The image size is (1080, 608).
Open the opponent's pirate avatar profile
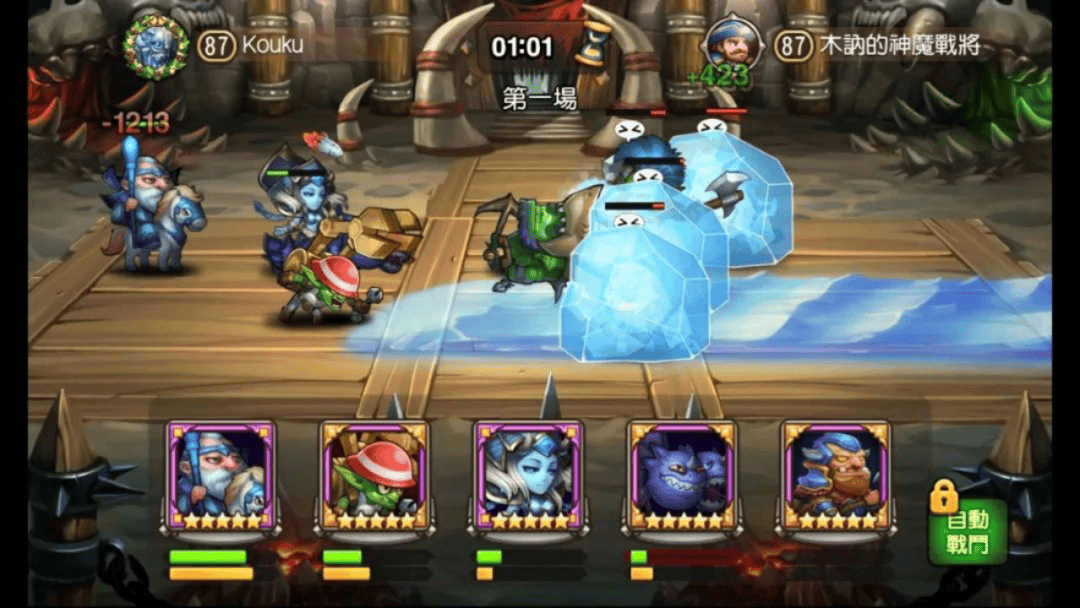733,43
